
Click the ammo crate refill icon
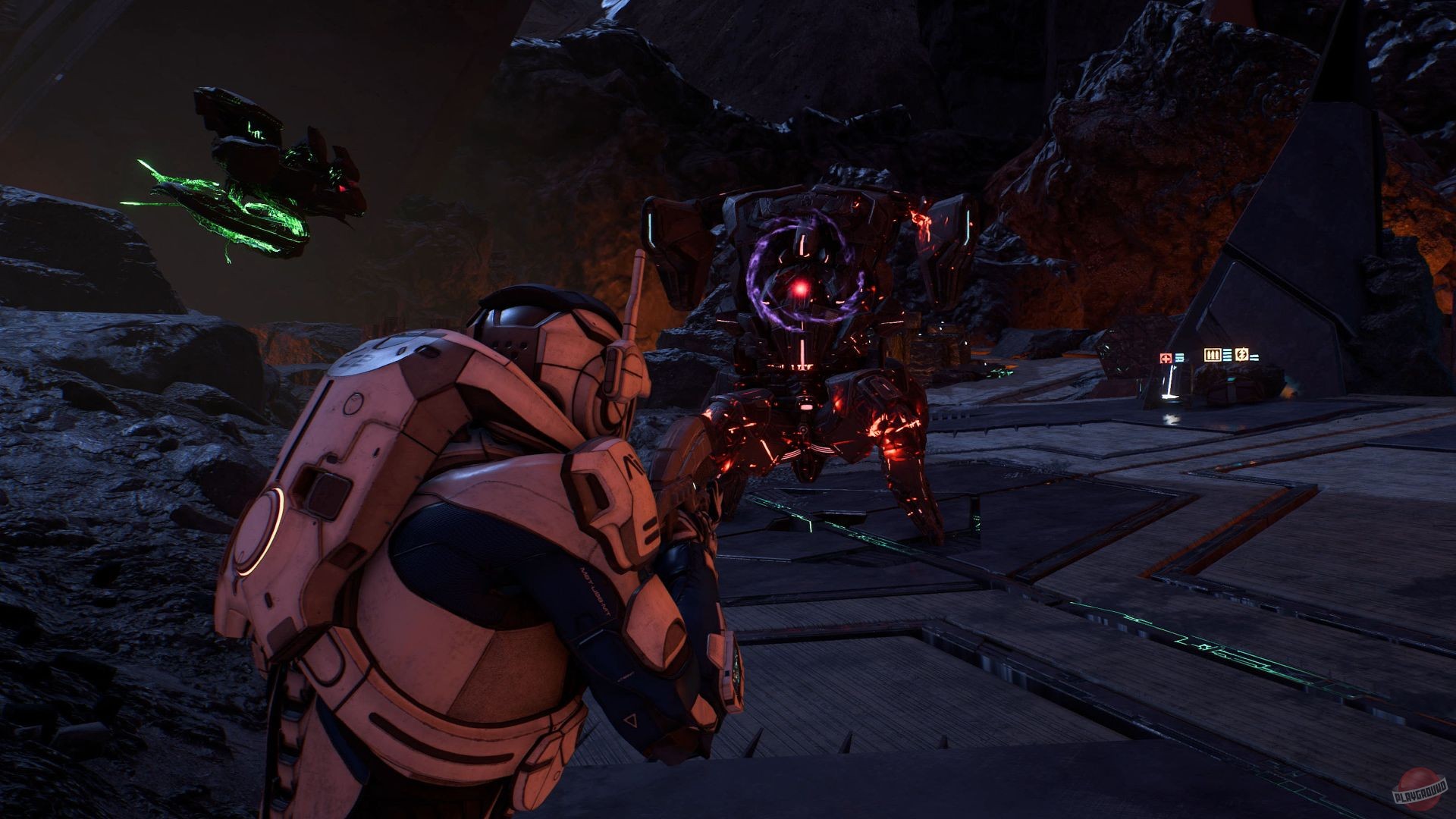[1212, 355]
